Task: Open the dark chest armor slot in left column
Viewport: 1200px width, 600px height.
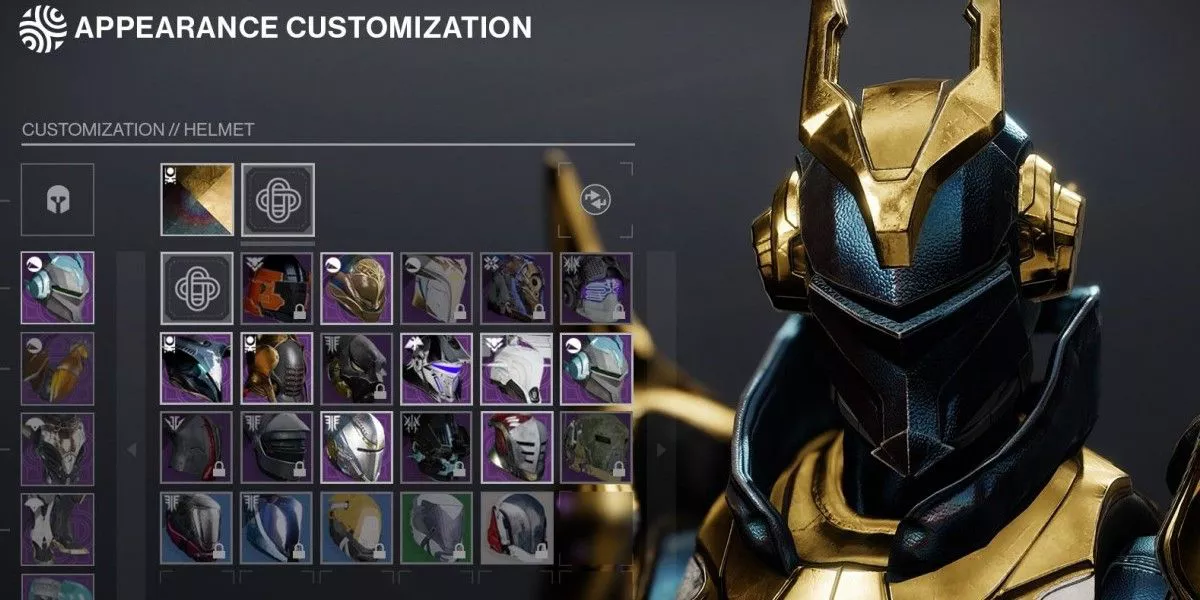Action: point(57,448)
